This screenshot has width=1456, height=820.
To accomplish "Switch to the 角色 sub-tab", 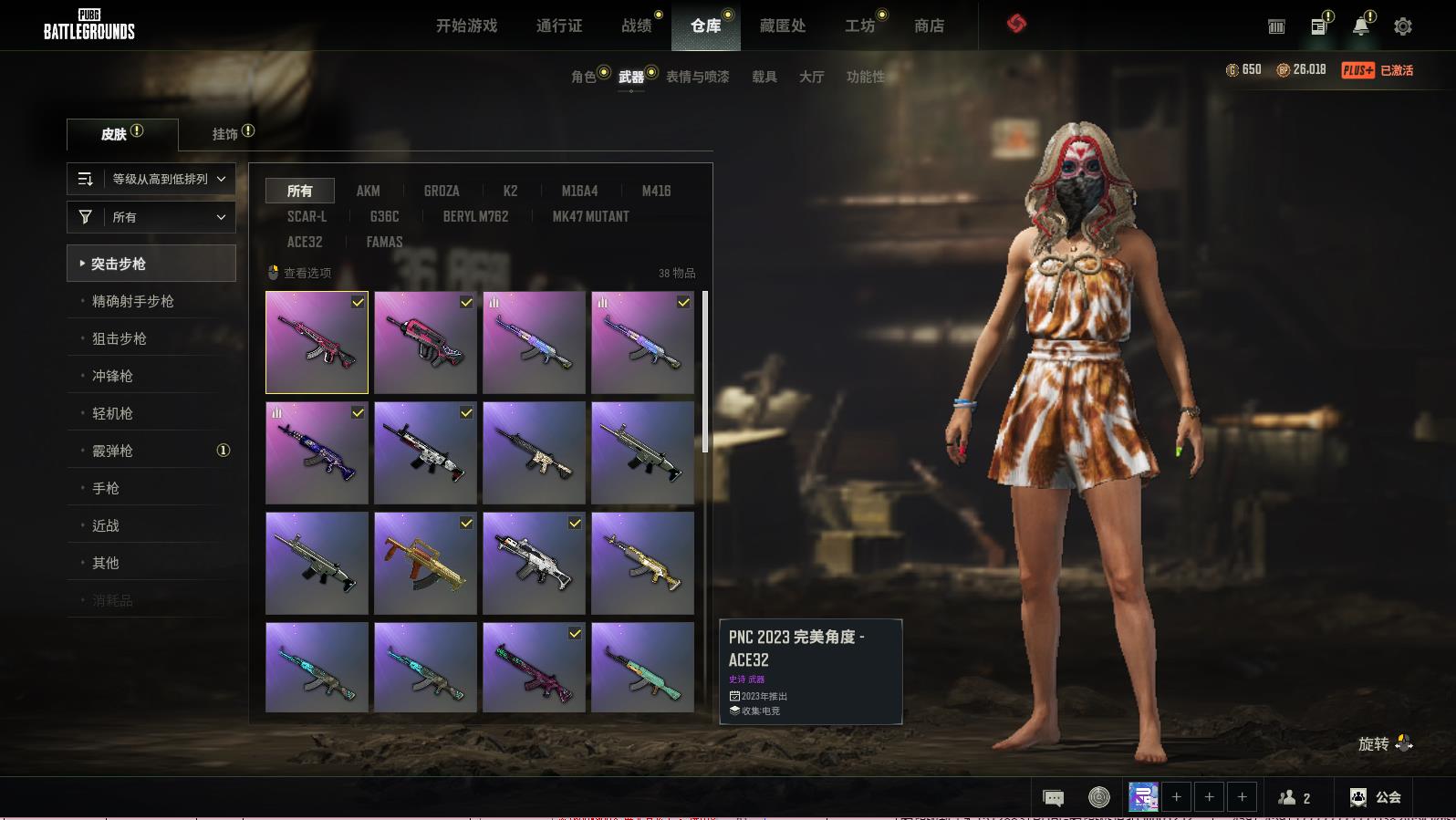I will point(583,77).
